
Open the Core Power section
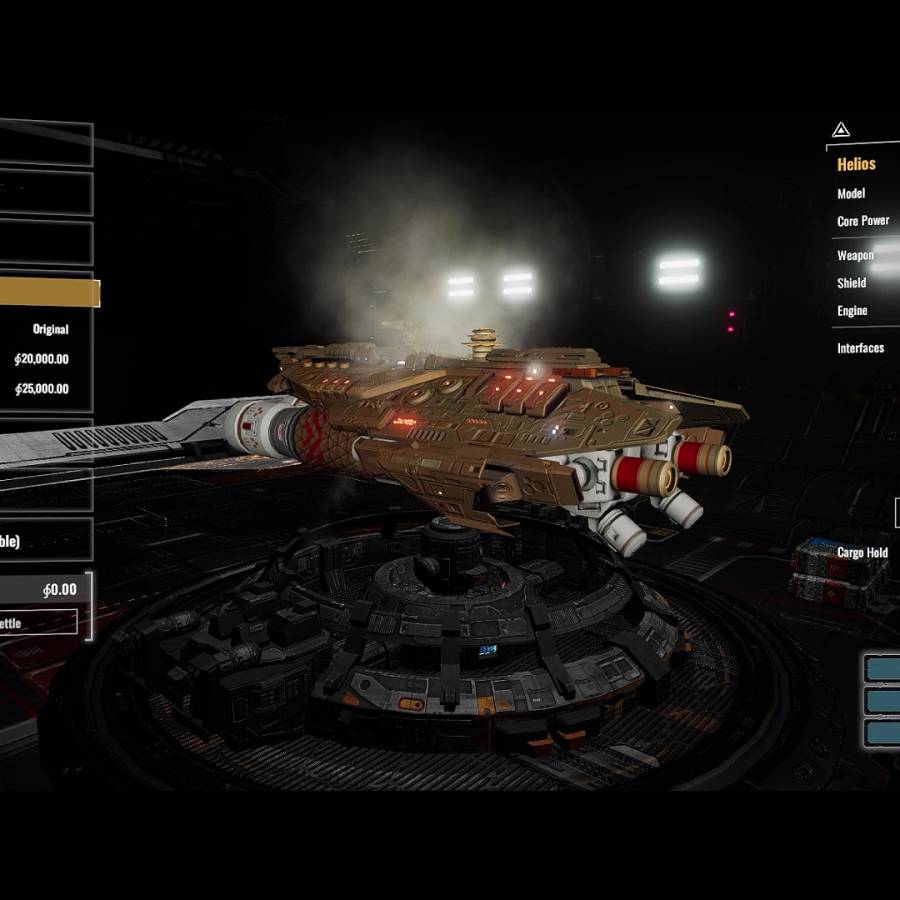[x=862, y=221]
